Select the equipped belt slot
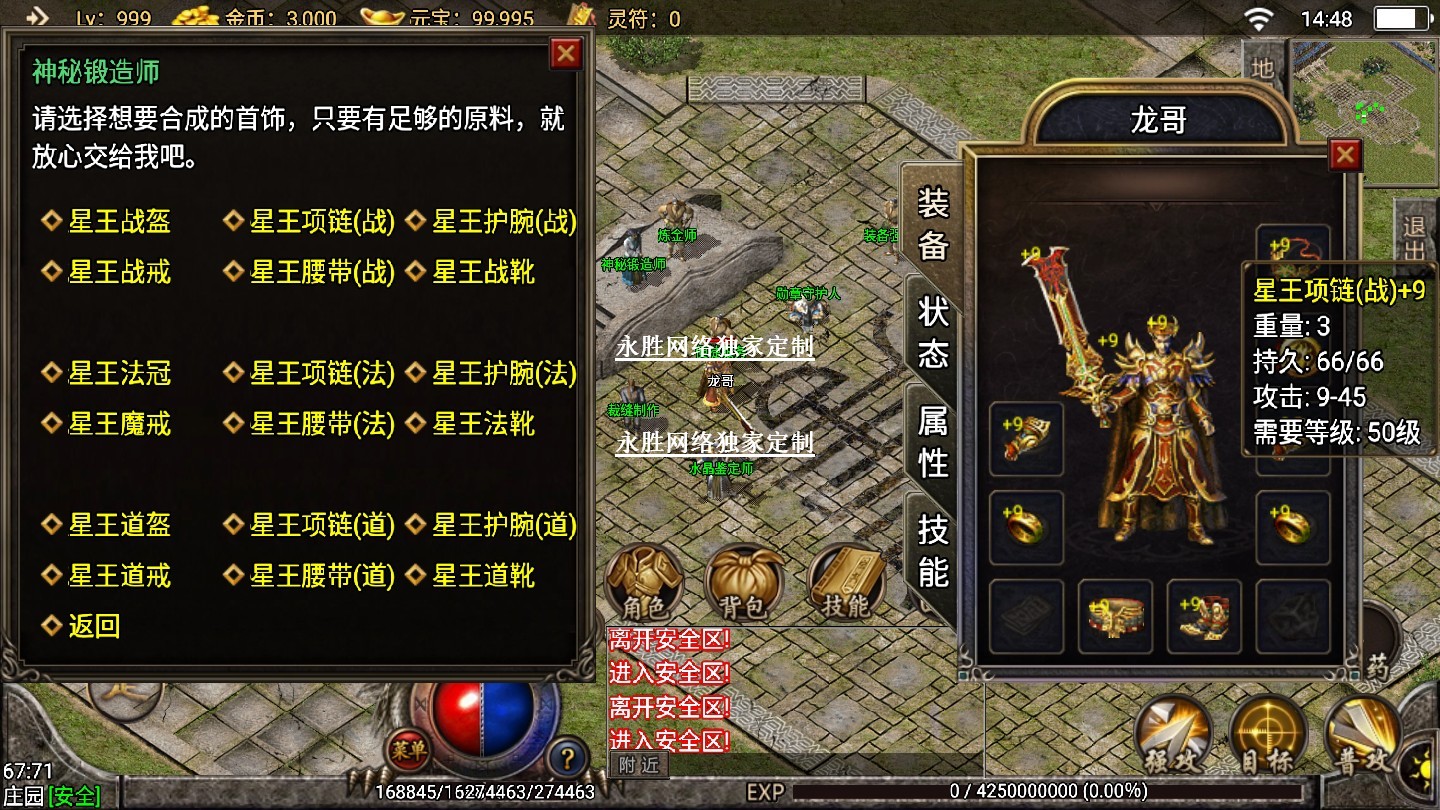 1115,616
